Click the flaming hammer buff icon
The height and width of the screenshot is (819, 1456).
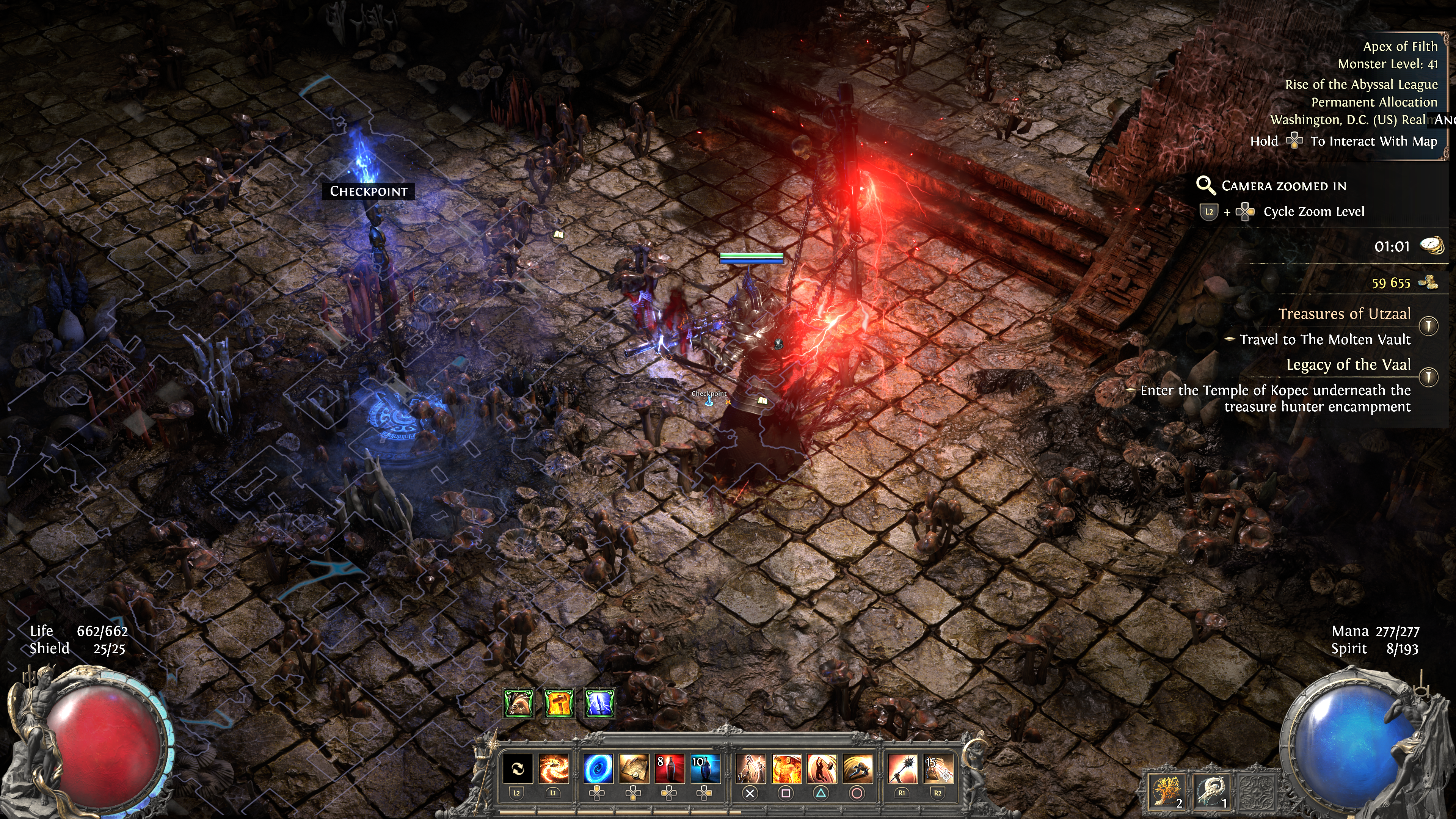pyautogui.click(x=559, y=703)
